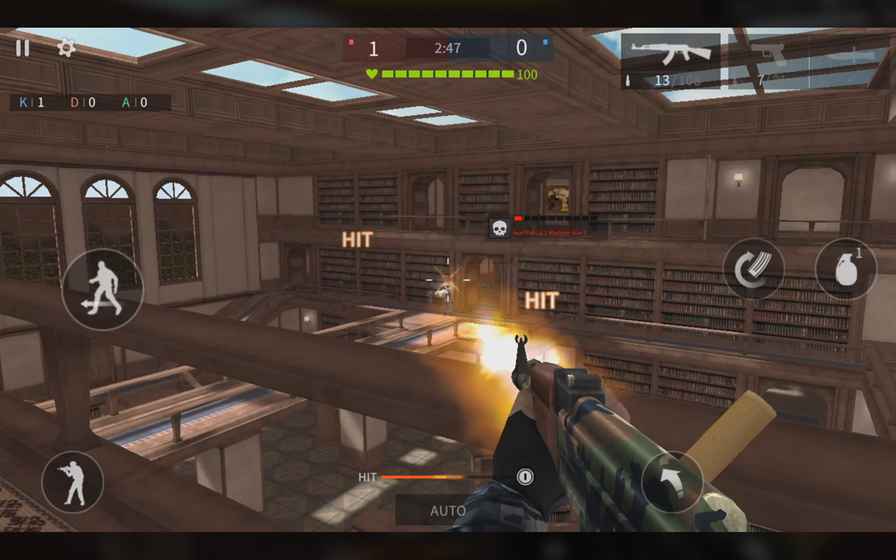Toggle the running sprint button
The width and height of the screenshot is (896, 560).
click(x=102, y=290)
